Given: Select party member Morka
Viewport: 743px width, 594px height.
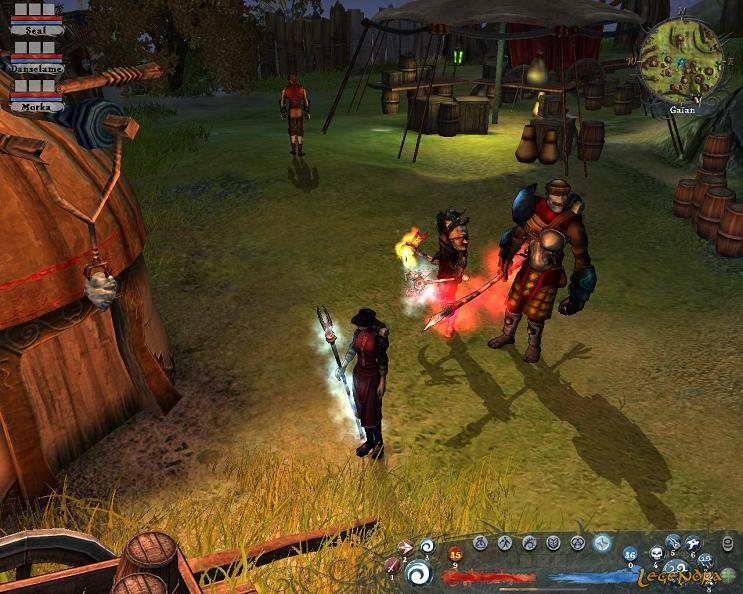Looking at the screenshot, I should pyautogui.click(x=37, y=105).
